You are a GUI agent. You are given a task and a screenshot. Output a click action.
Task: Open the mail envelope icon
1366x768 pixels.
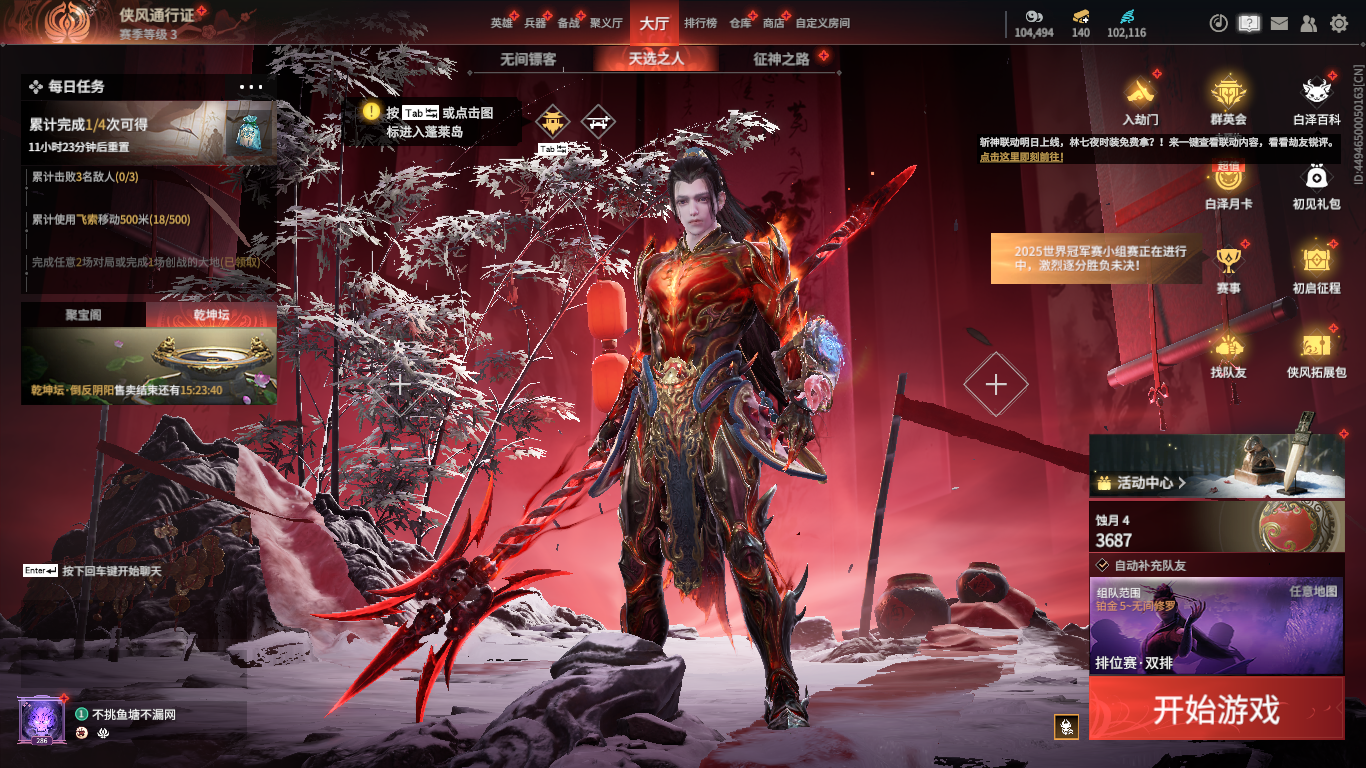pos(1279,23)
